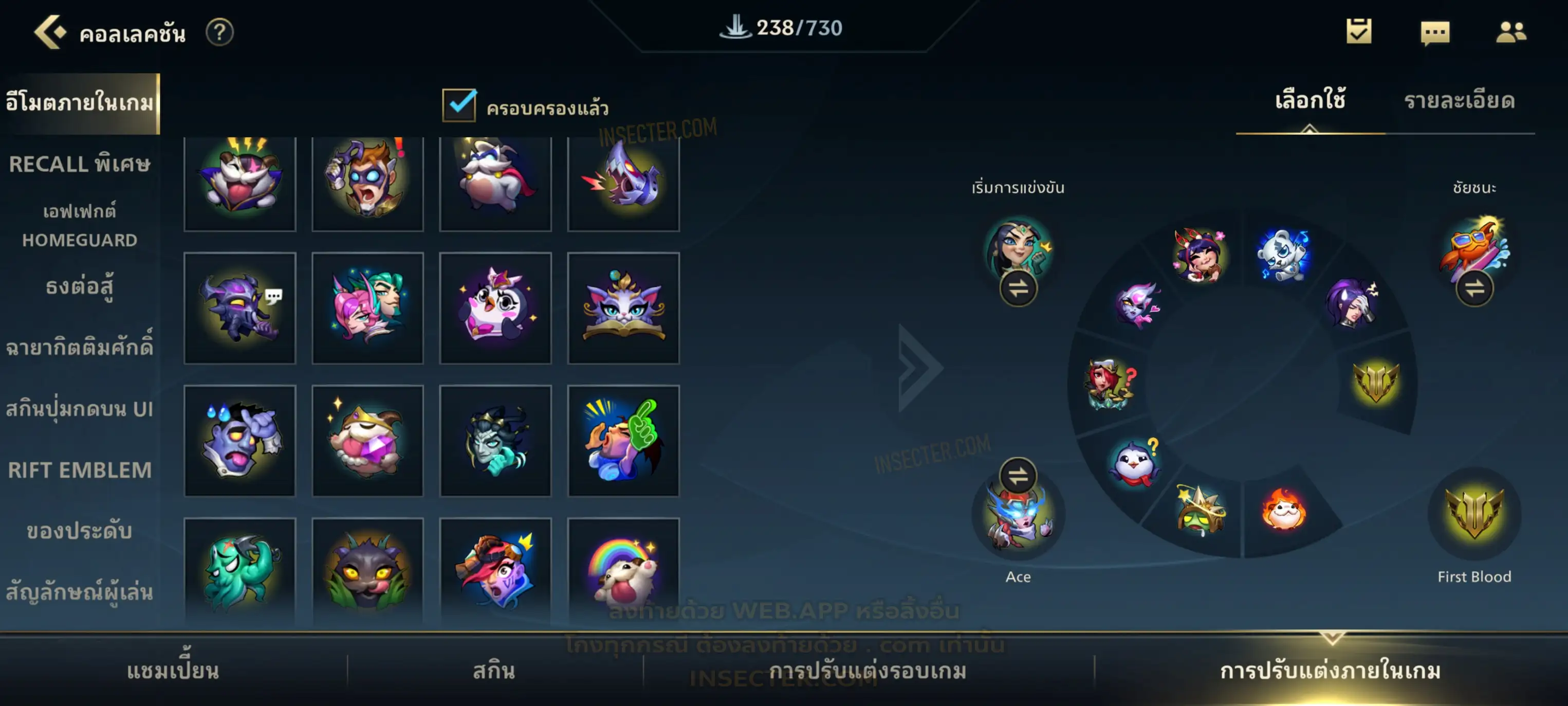Select the สกินปุ่มกดบน UI category
Viewport: 1568px width, 706px height.
coord(79,409)
